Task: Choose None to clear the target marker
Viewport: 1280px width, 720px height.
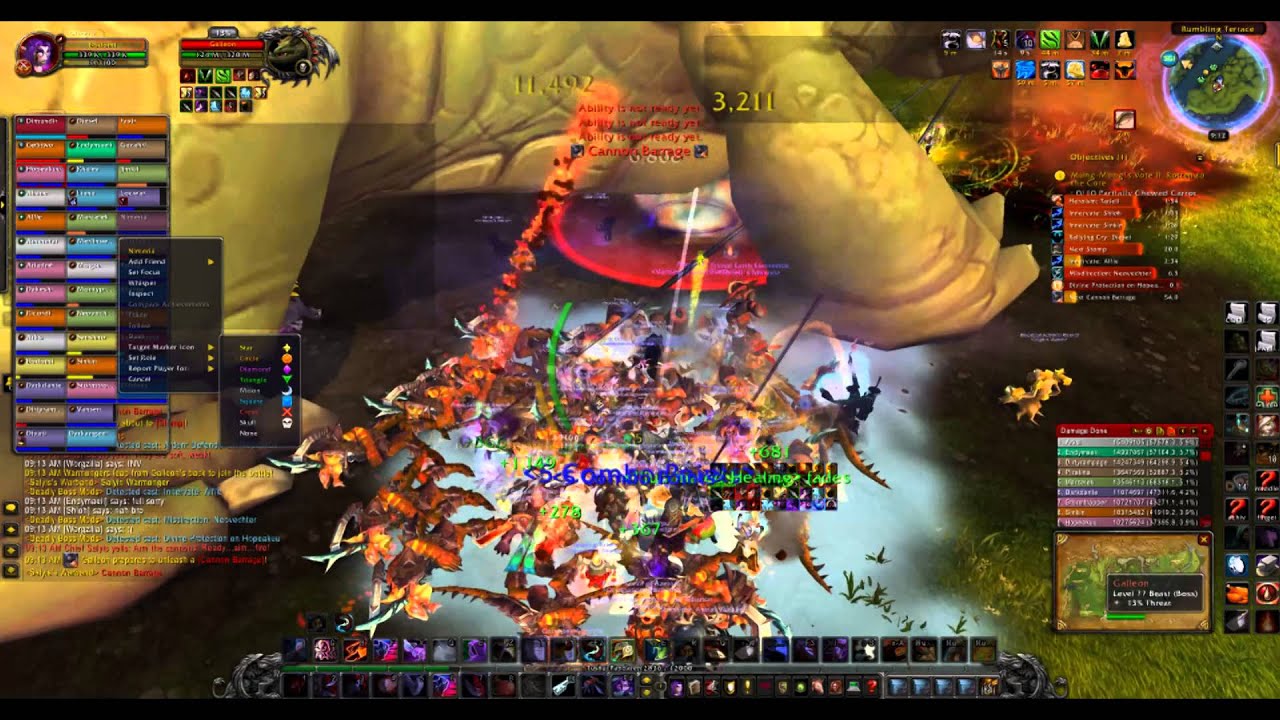Action: coord(247,433)
